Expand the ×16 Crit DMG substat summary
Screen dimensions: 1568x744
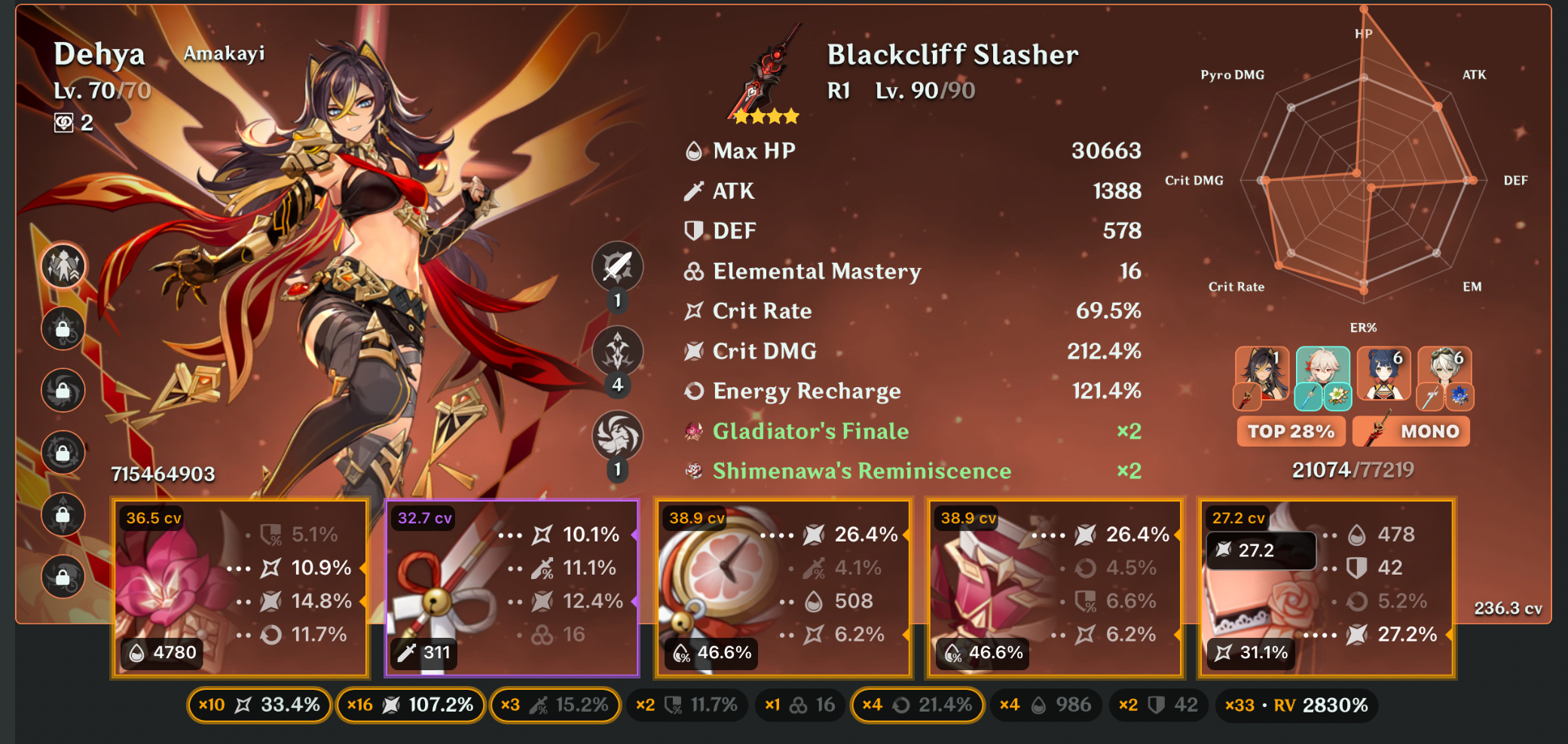click(411, 705)
